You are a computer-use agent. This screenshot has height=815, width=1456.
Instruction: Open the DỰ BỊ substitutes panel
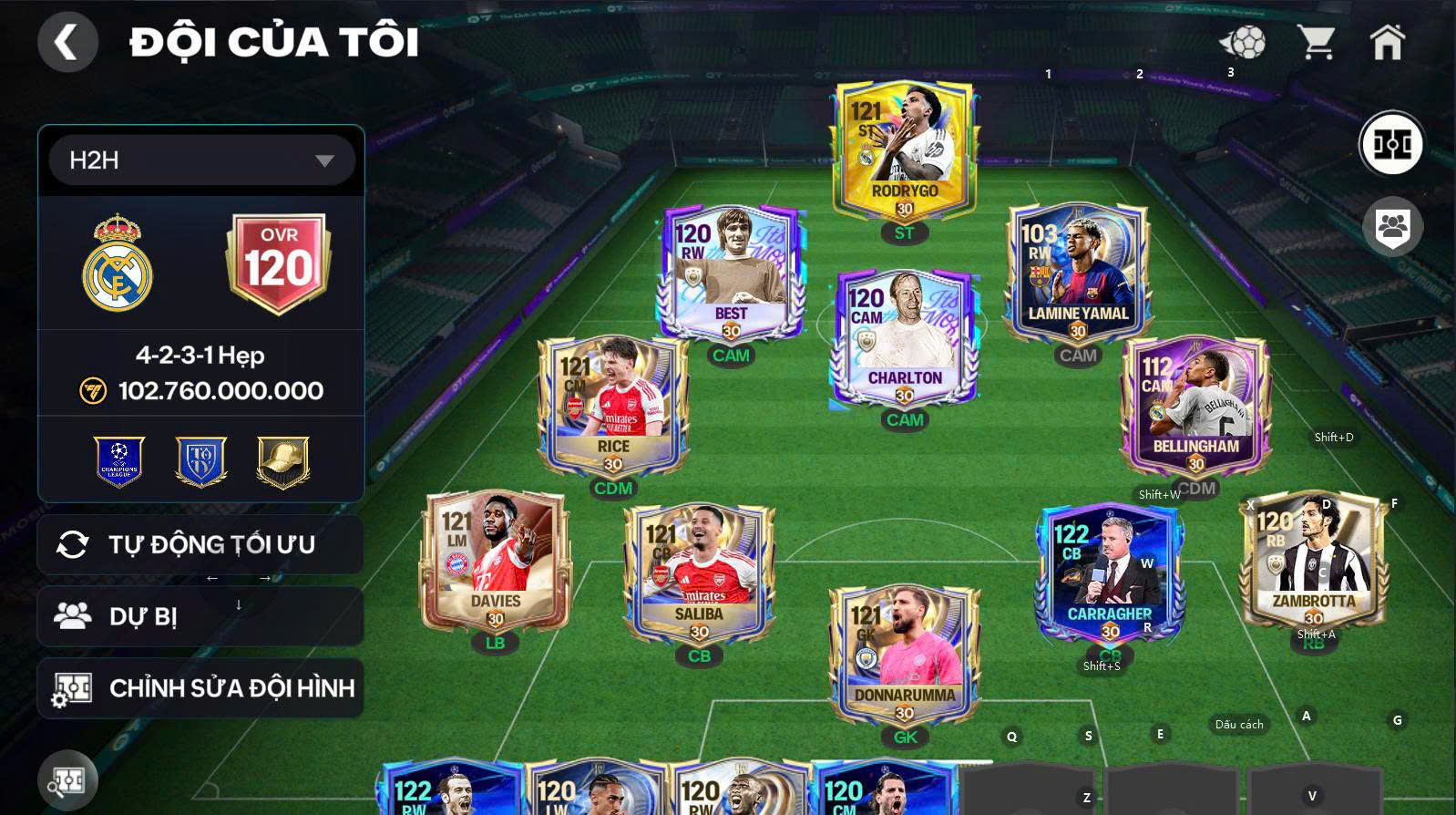coord(200,616)
